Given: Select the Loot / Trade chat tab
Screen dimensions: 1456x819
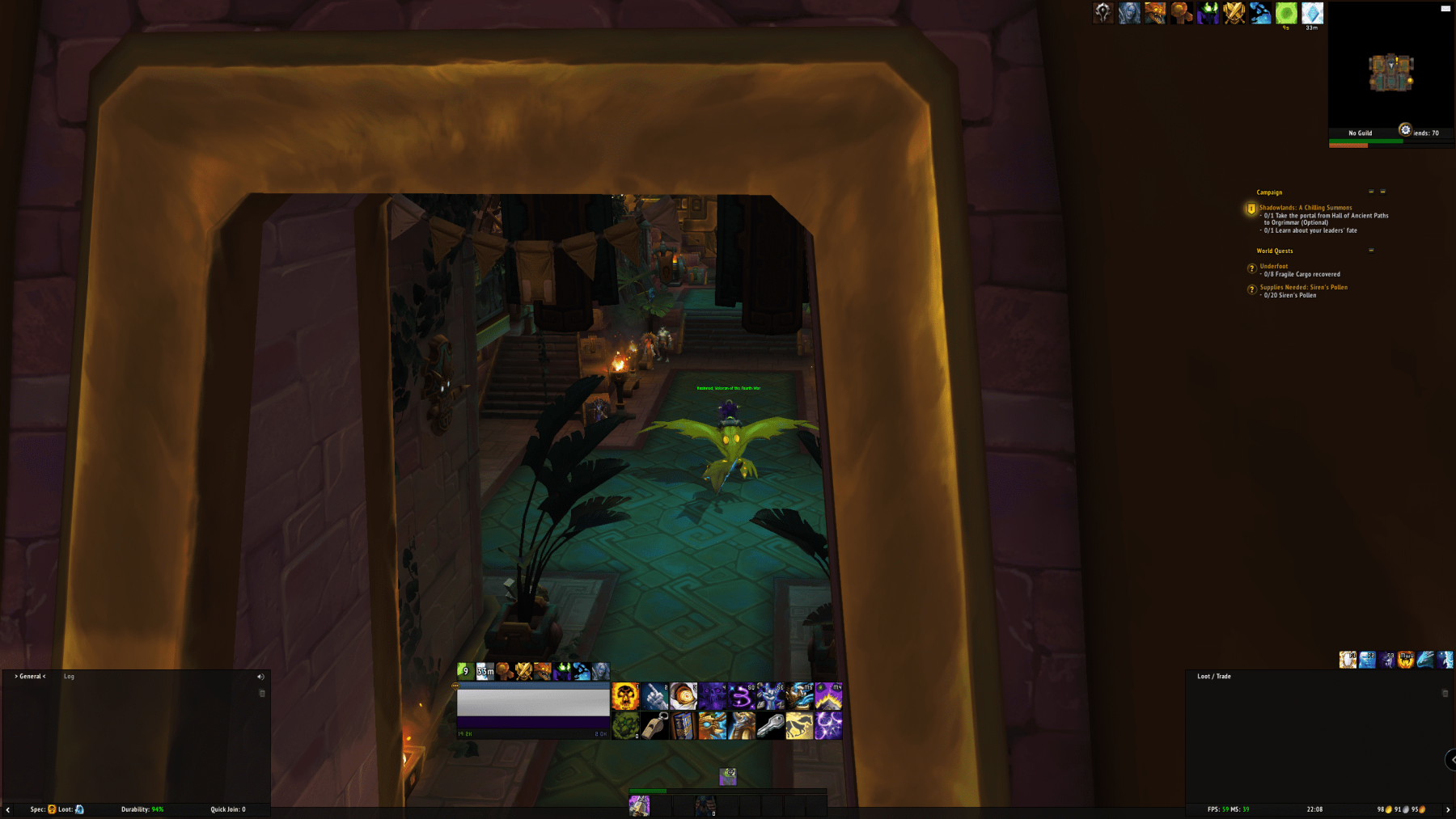Looking at the screenshot, I should pyautogui.click(x=1213, y=676).
